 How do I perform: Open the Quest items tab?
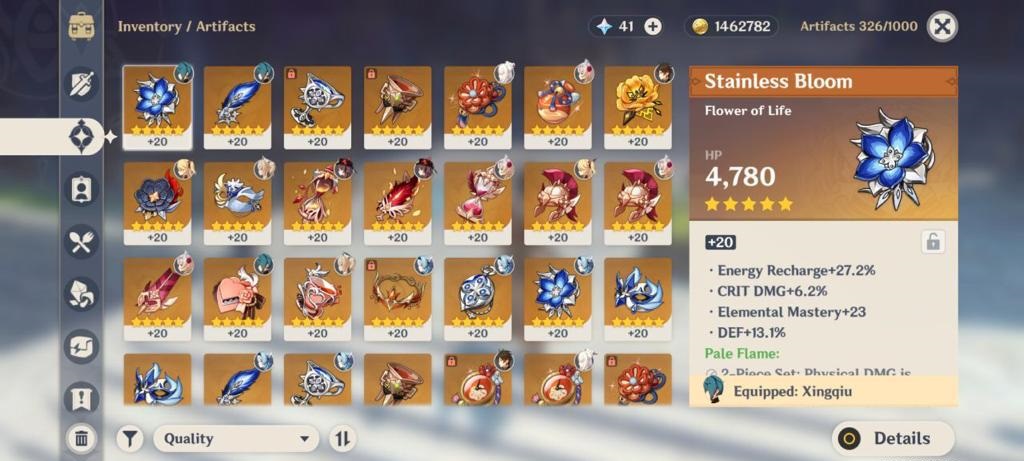pyautogui.click(x=82, y=399)
